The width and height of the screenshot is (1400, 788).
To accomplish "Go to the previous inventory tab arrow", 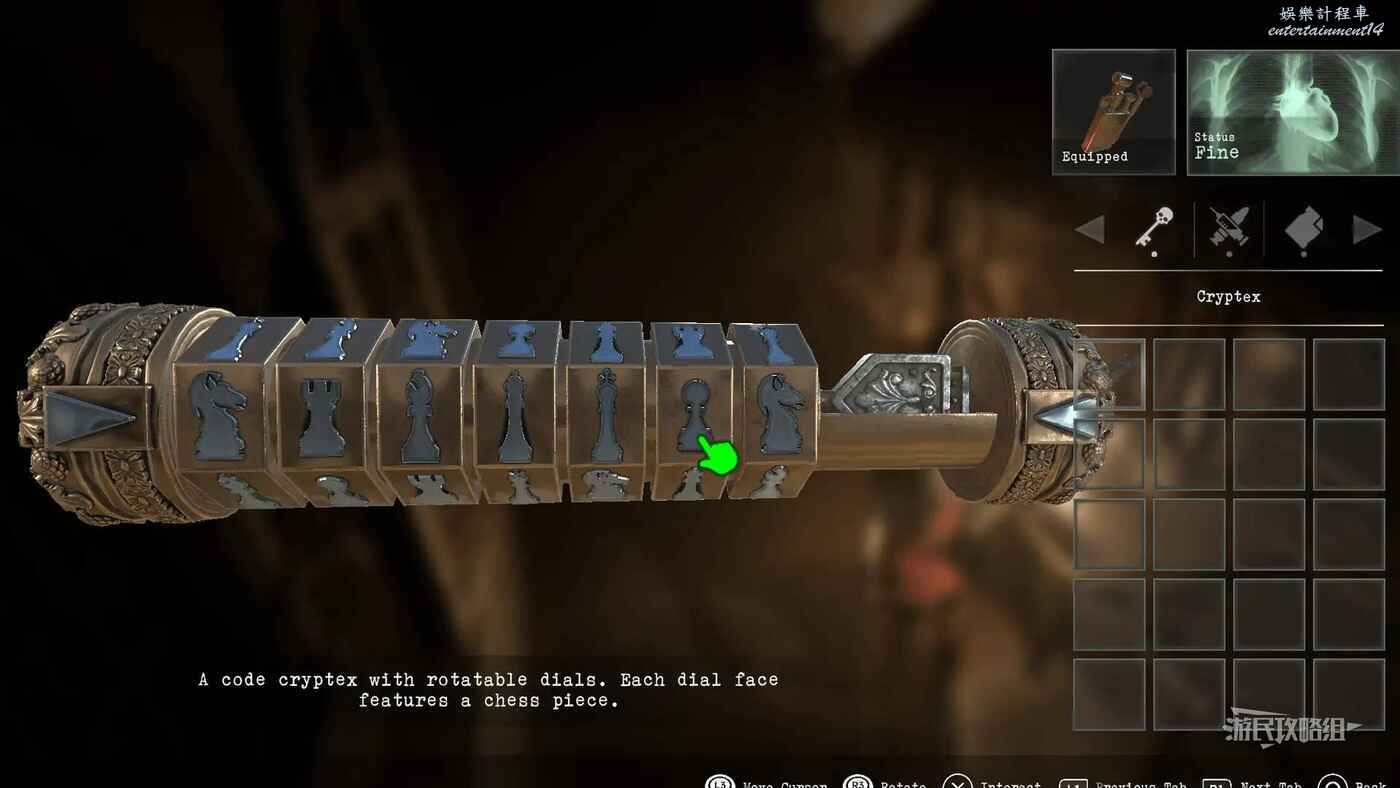I will pos(1090,229).
